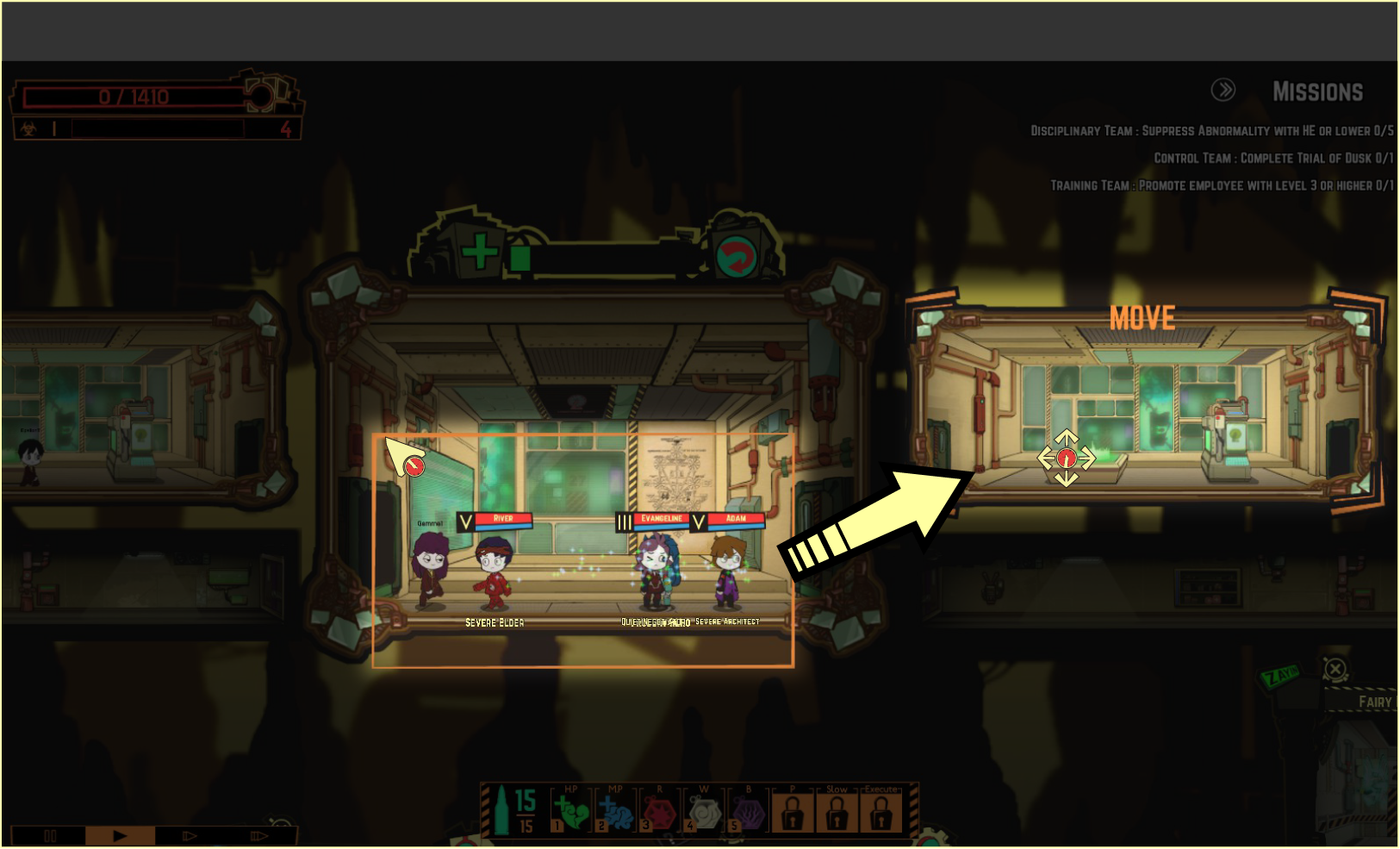Choose the purple B shield bullet
This screenshot has height=849, width=1400.
coord(748,812)
